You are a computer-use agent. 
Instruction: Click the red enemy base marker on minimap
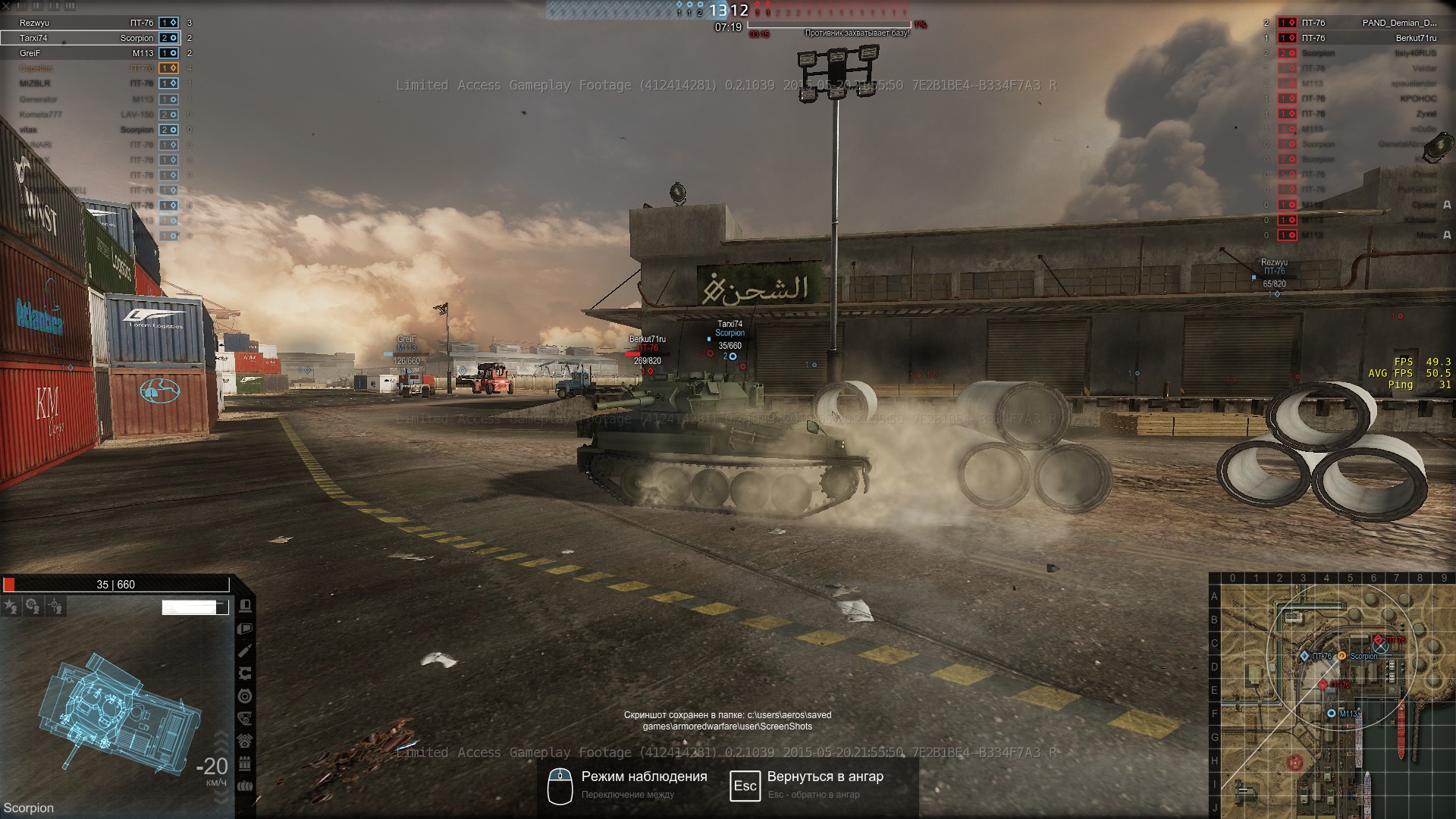pyautogui.click(x=1295, y=761)
